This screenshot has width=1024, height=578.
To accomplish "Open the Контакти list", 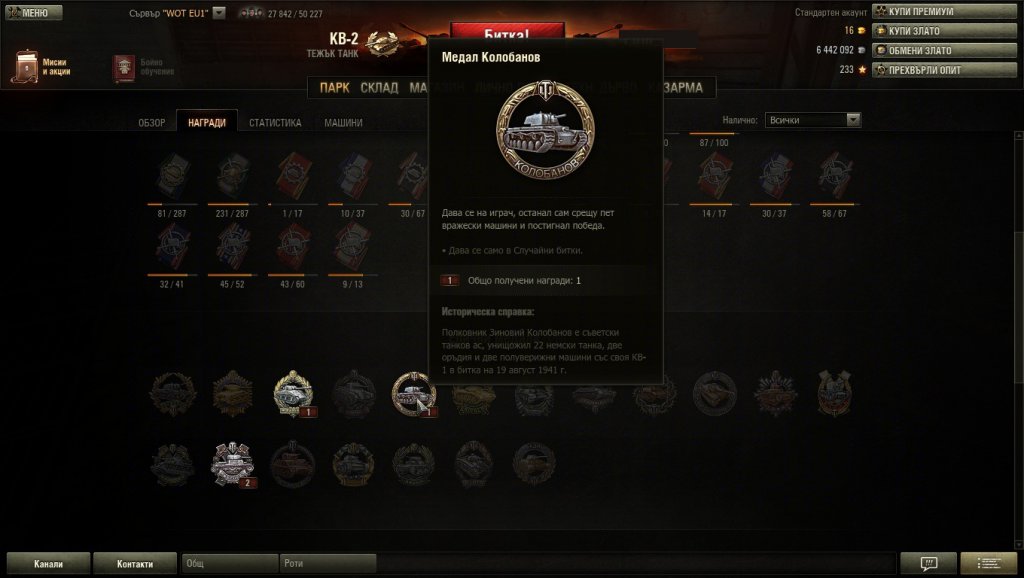I will (135, 564).
